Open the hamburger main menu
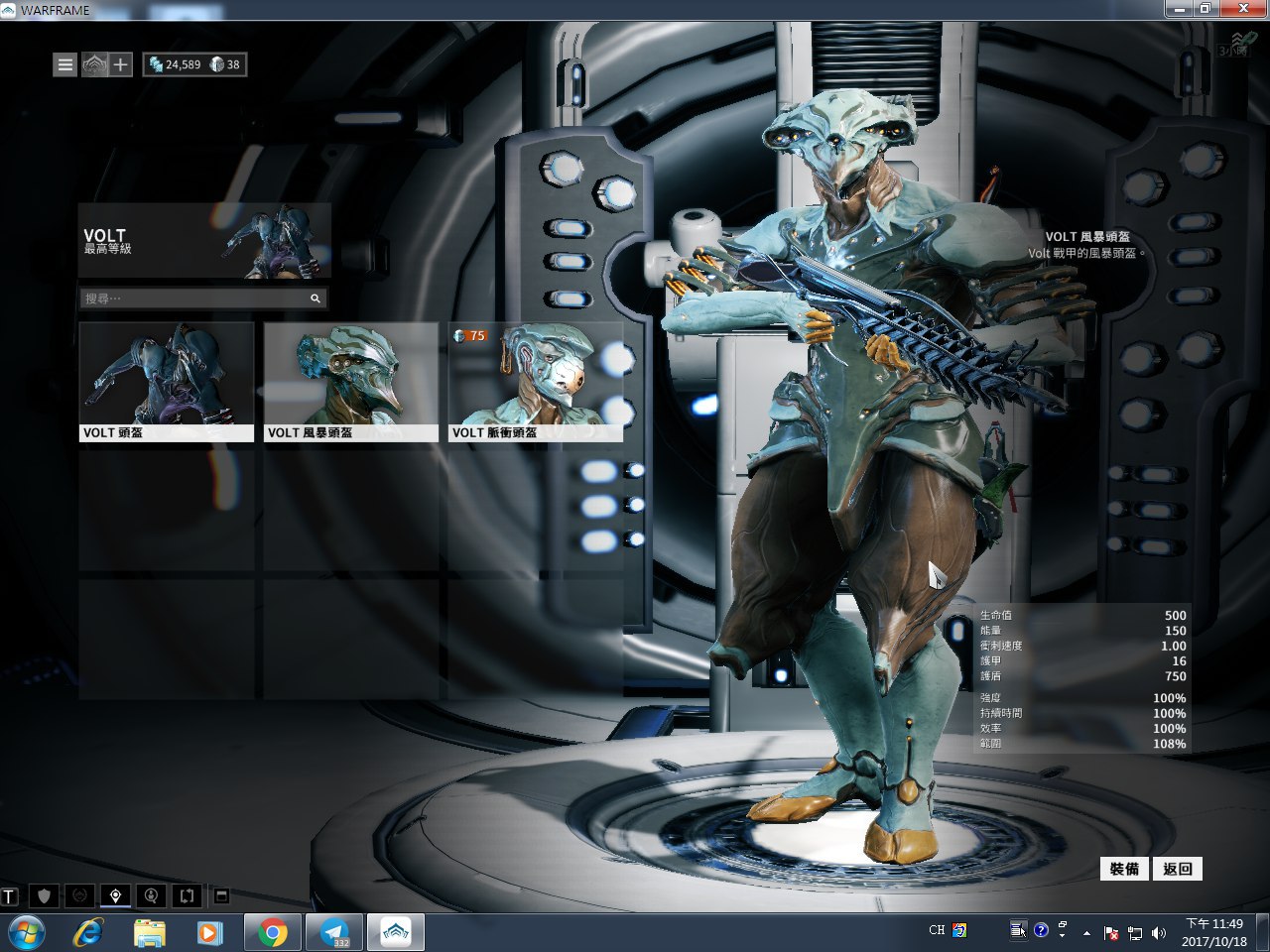This screenshot has height=952, width=1270. tap(64, 65)
